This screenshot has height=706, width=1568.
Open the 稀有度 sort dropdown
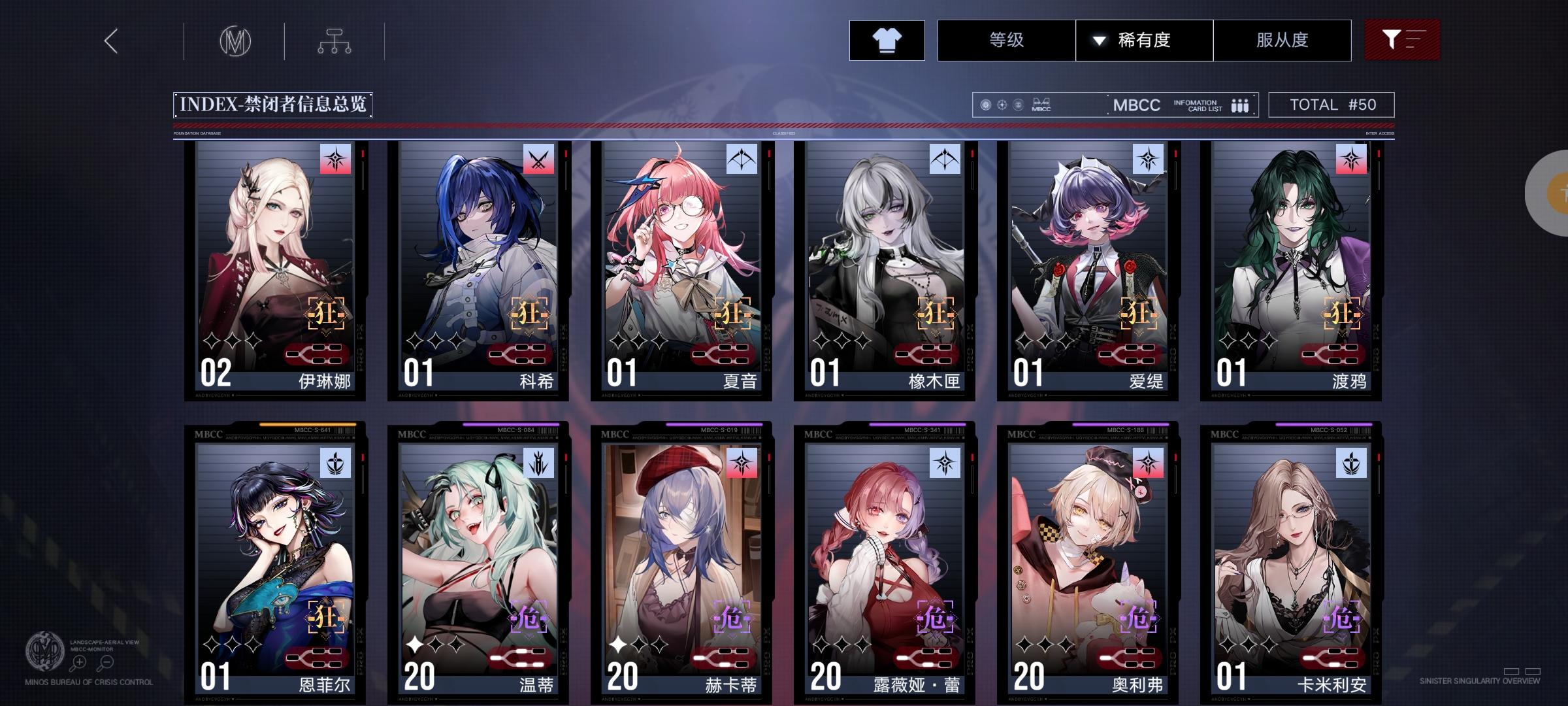(x=1143, y=40)
